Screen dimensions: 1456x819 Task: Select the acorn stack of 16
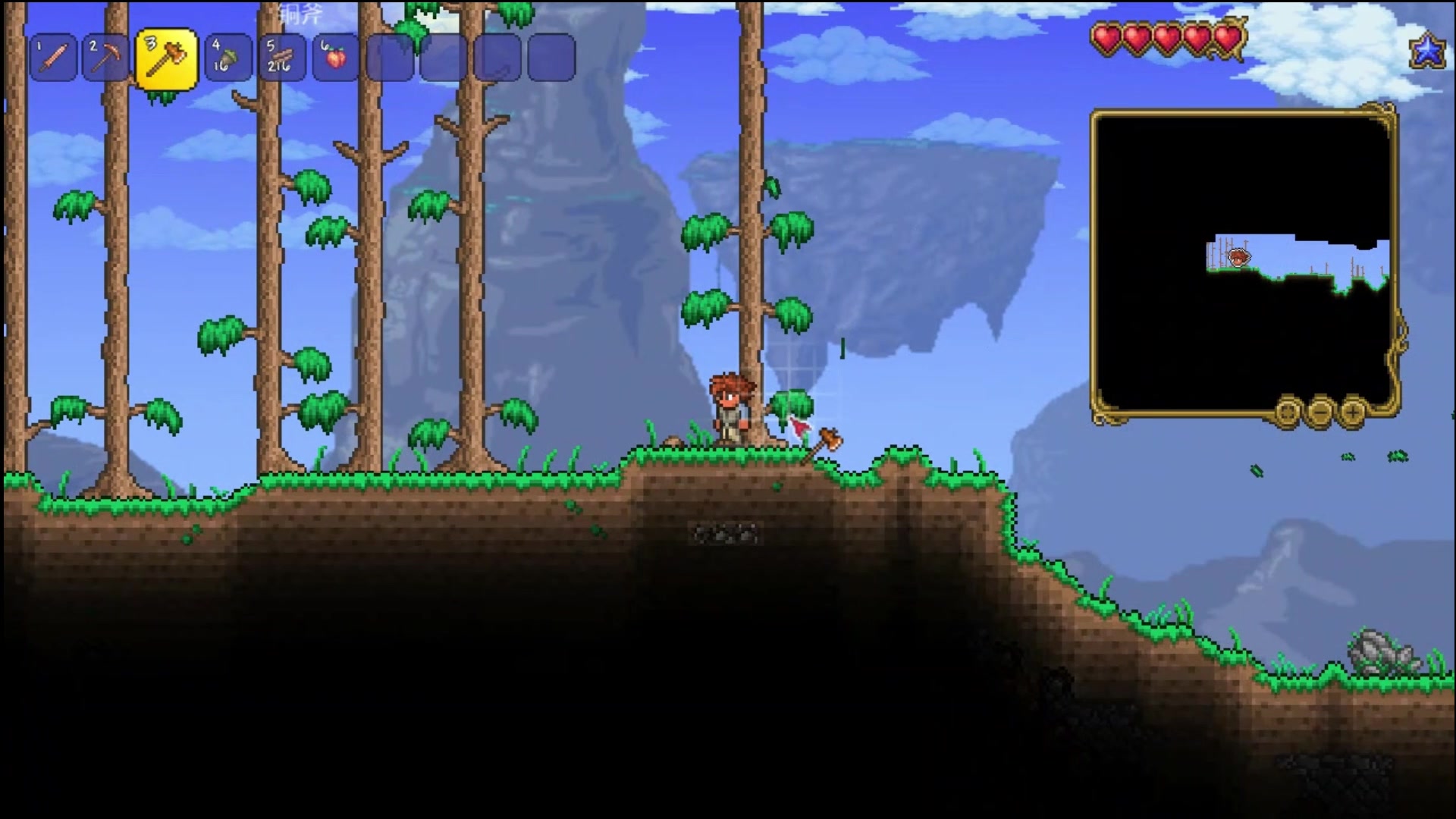point(228,58)
